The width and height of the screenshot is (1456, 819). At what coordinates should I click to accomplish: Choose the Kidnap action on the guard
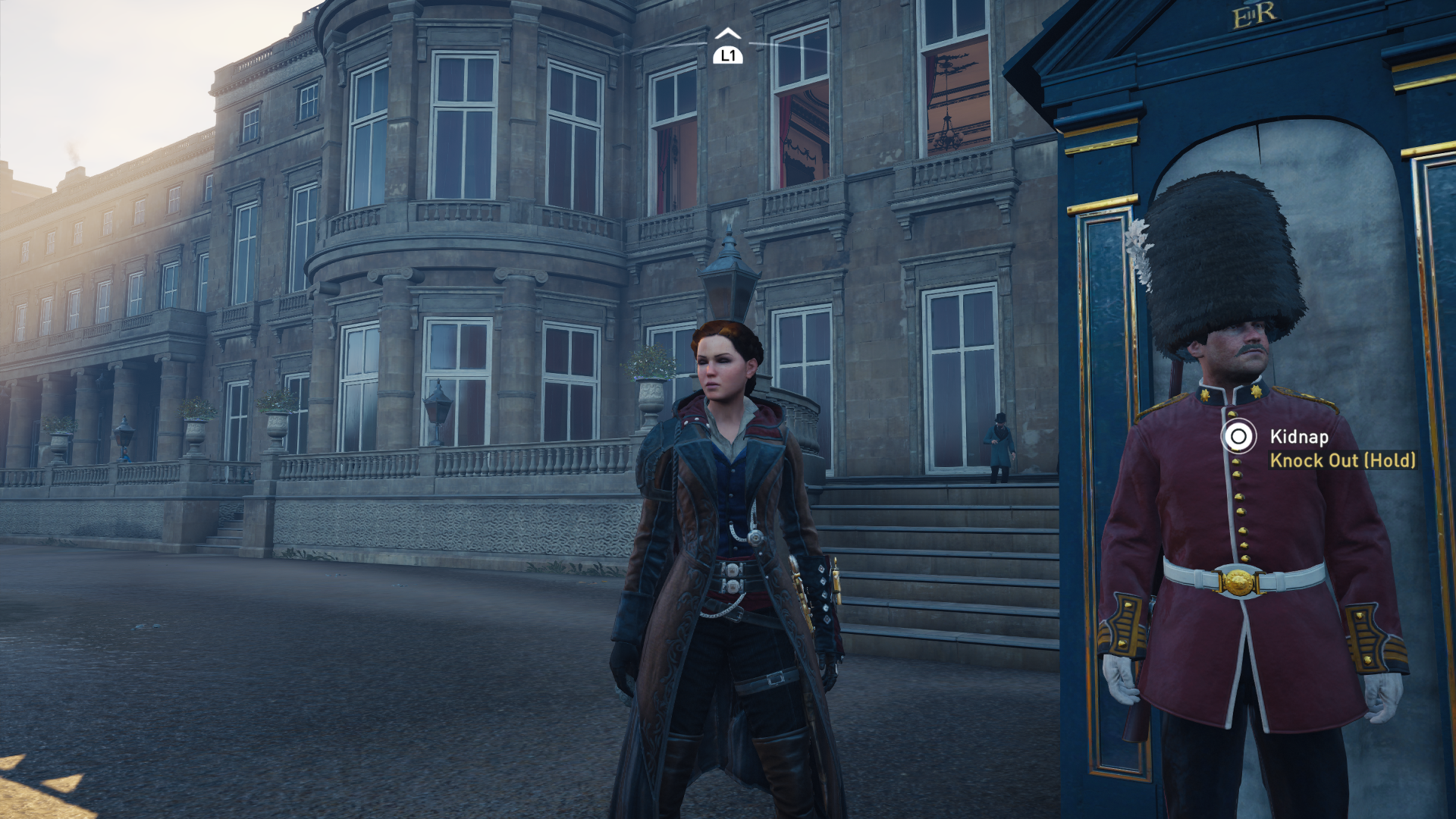1298,437
